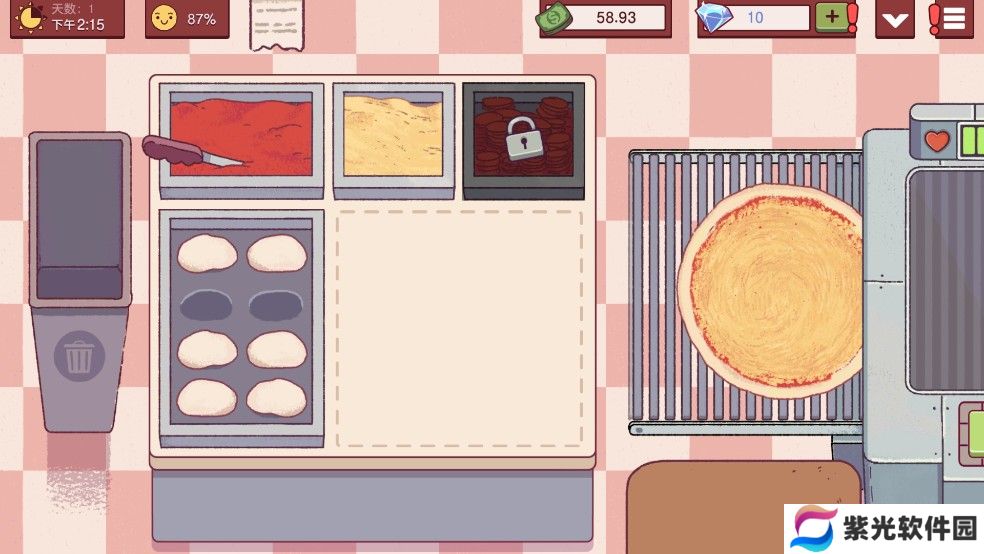984x554 pixels.
Task: Open the trash can with bin icon
Action: (80, 358)
